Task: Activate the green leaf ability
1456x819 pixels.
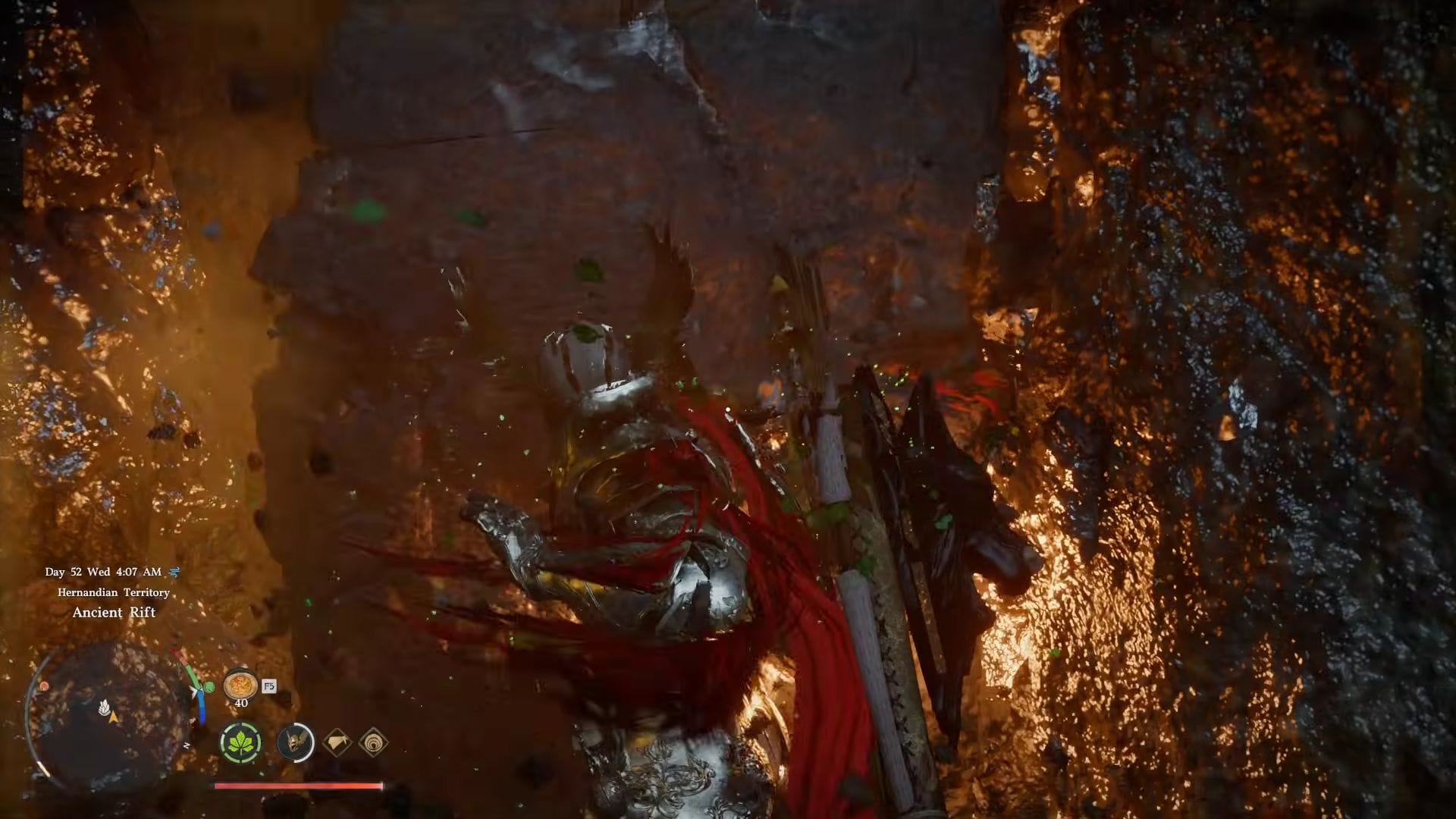Action: tap(241, 742)
